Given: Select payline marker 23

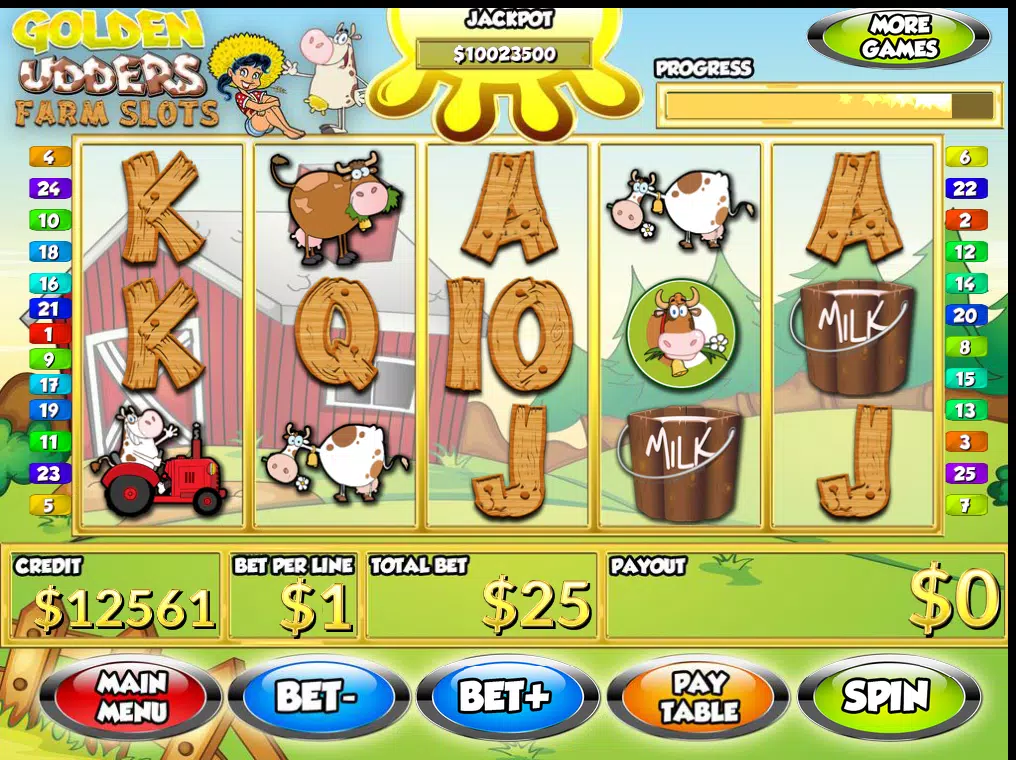Looking at the screenshot, I should (49, 473).
